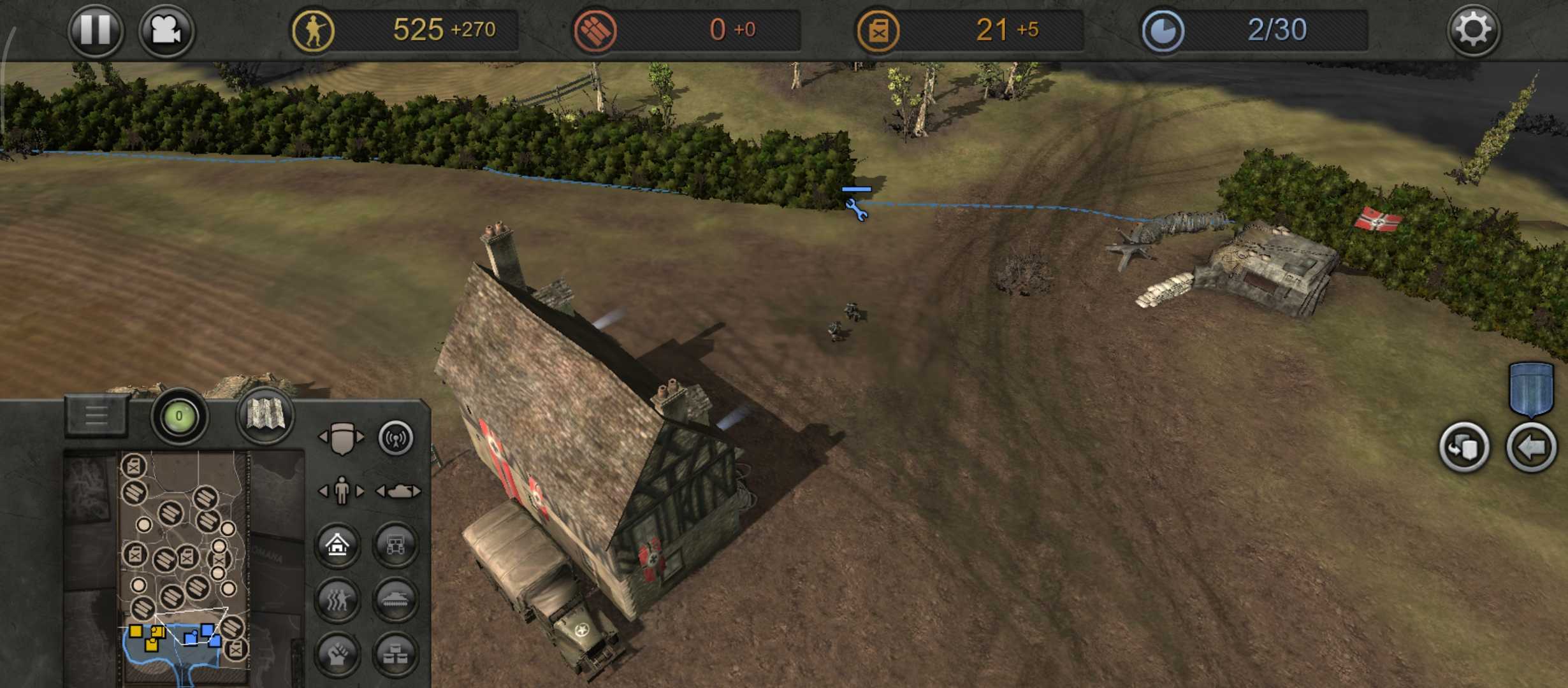Pause the game

click(x=96, y=30)
